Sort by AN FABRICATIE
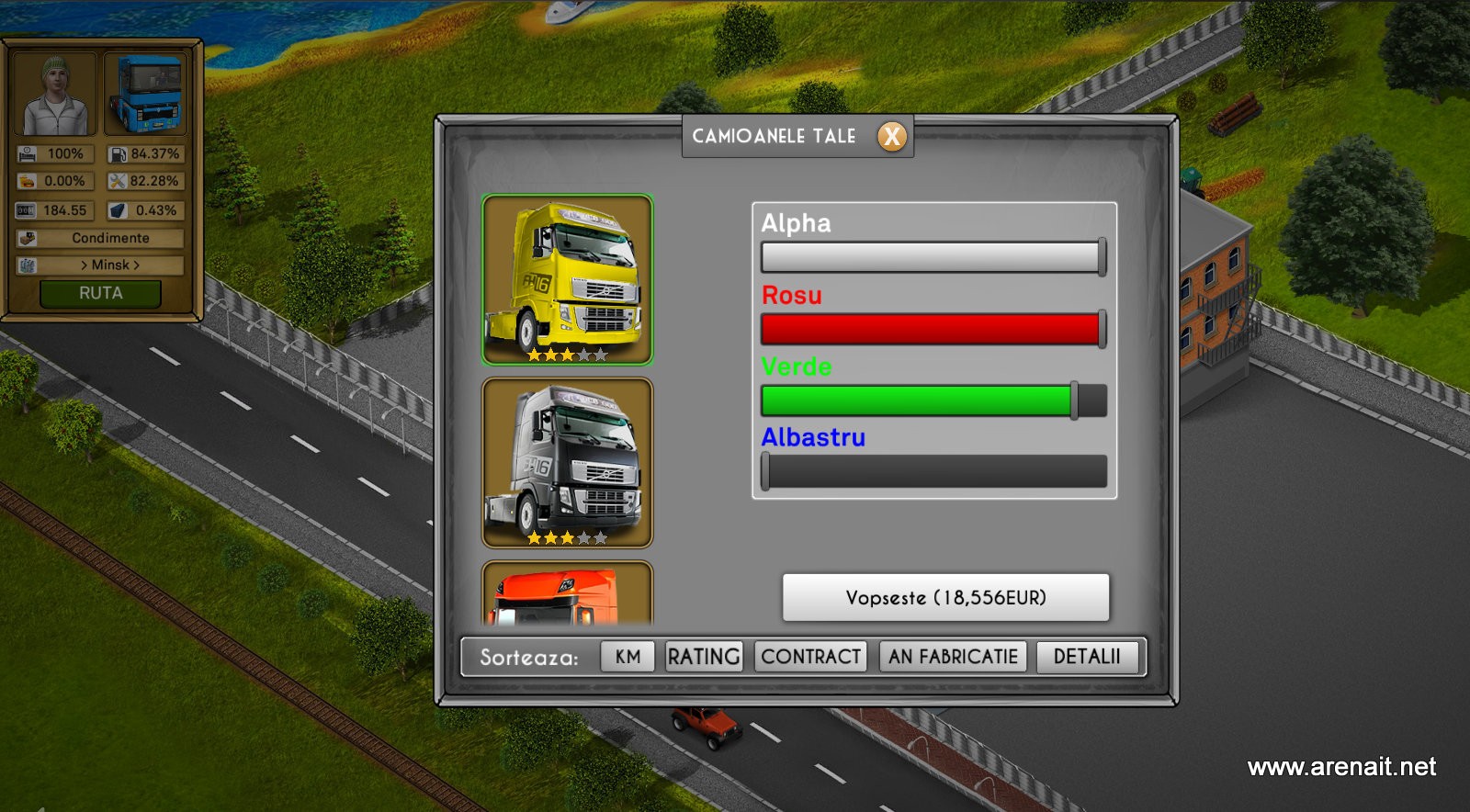Viewport: 1470px width, 812px height. 953,657
